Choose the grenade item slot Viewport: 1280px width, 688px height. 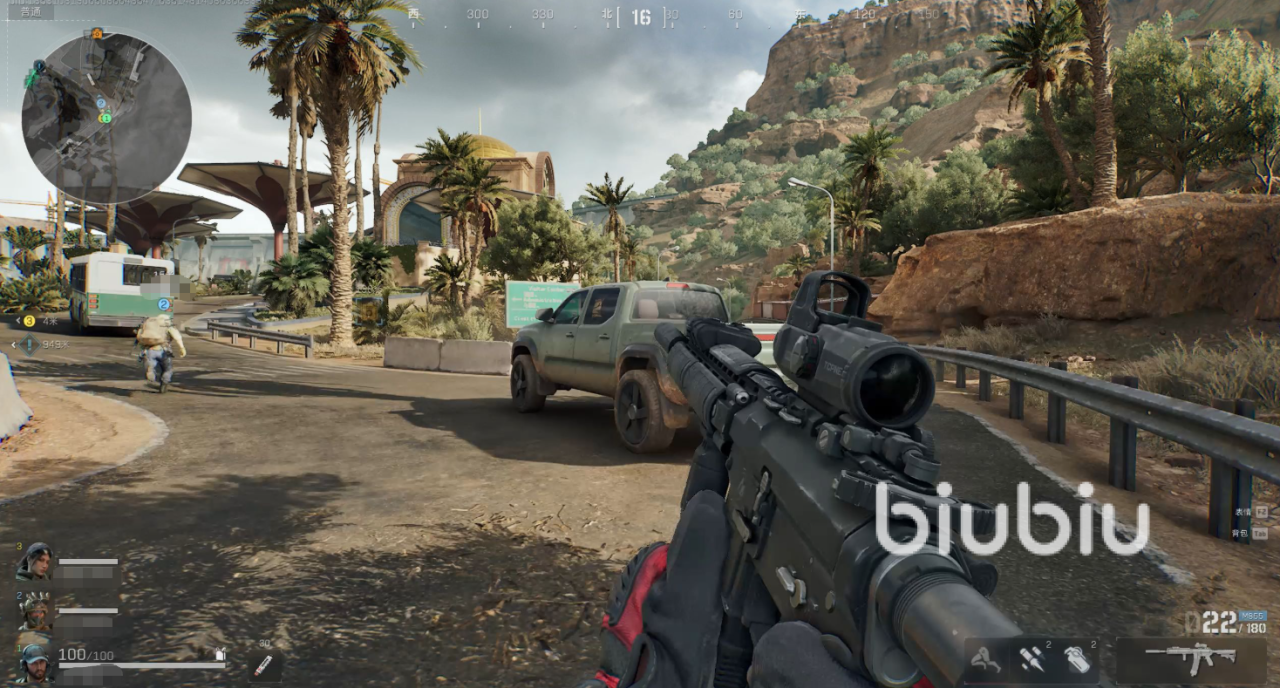1075,659
